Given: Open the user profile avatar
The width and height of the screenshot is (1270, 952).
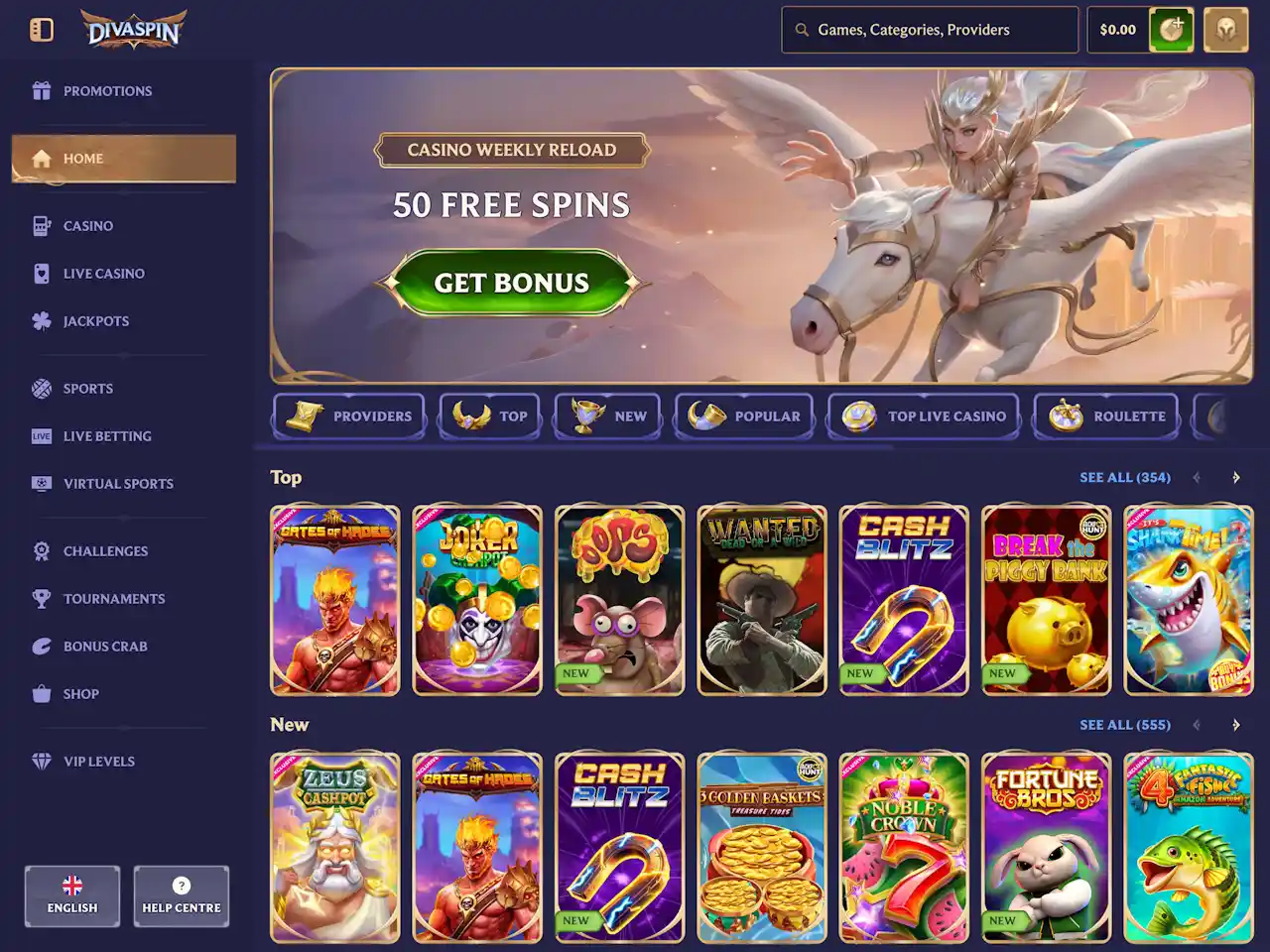Looking at the screenshot, I should point(1225,30).
